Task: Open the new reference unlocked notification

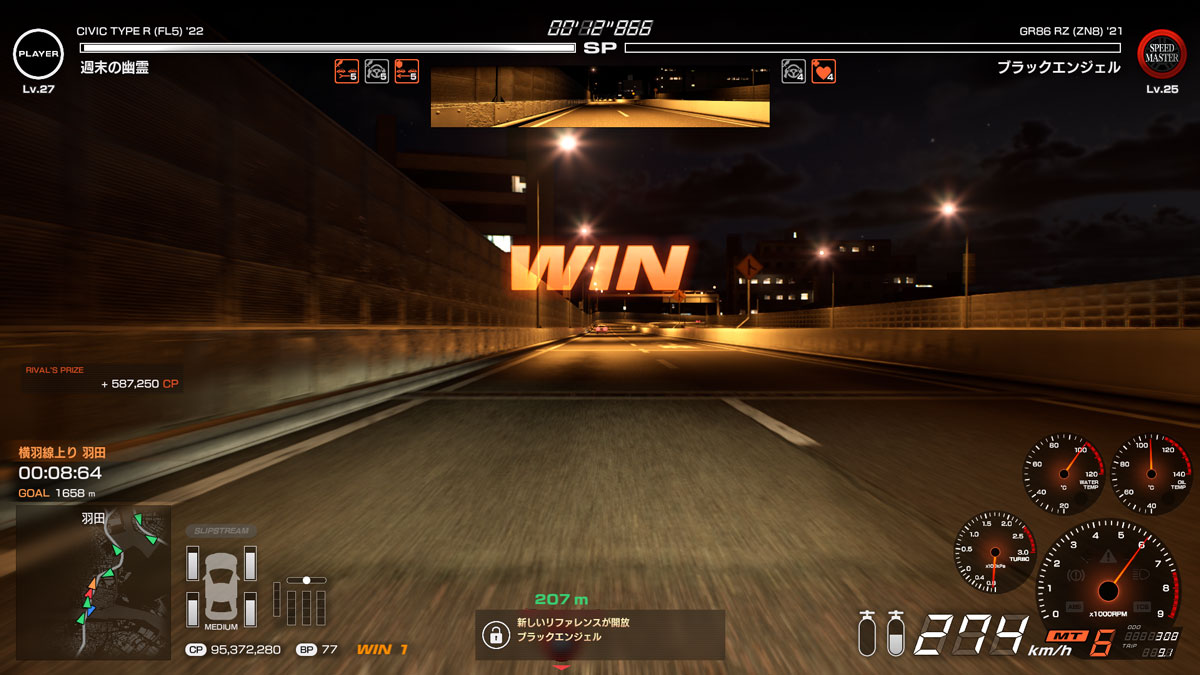Action: pos(599,634)
